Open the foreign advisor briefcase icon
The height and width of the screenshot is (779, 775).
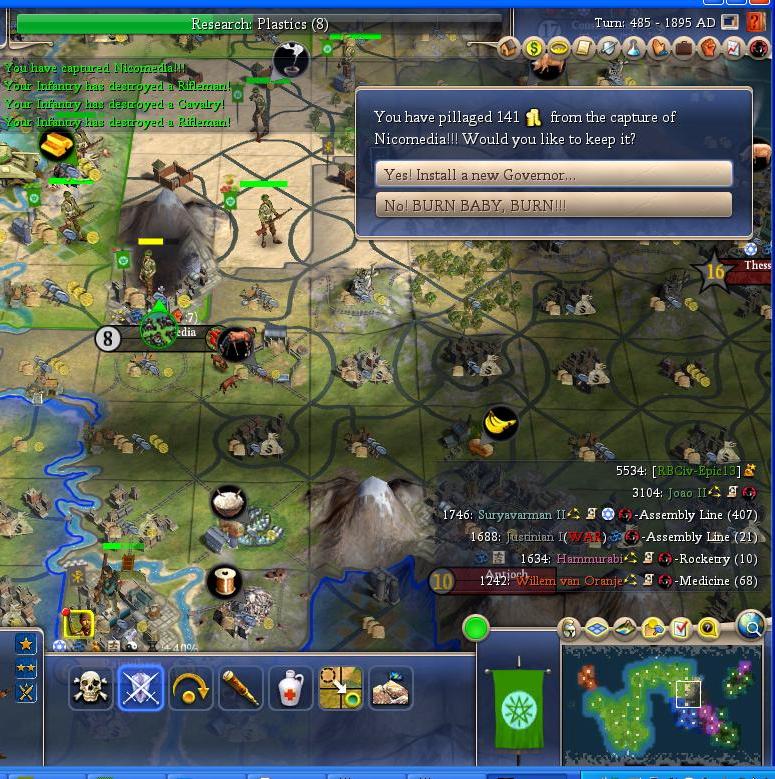684,47
